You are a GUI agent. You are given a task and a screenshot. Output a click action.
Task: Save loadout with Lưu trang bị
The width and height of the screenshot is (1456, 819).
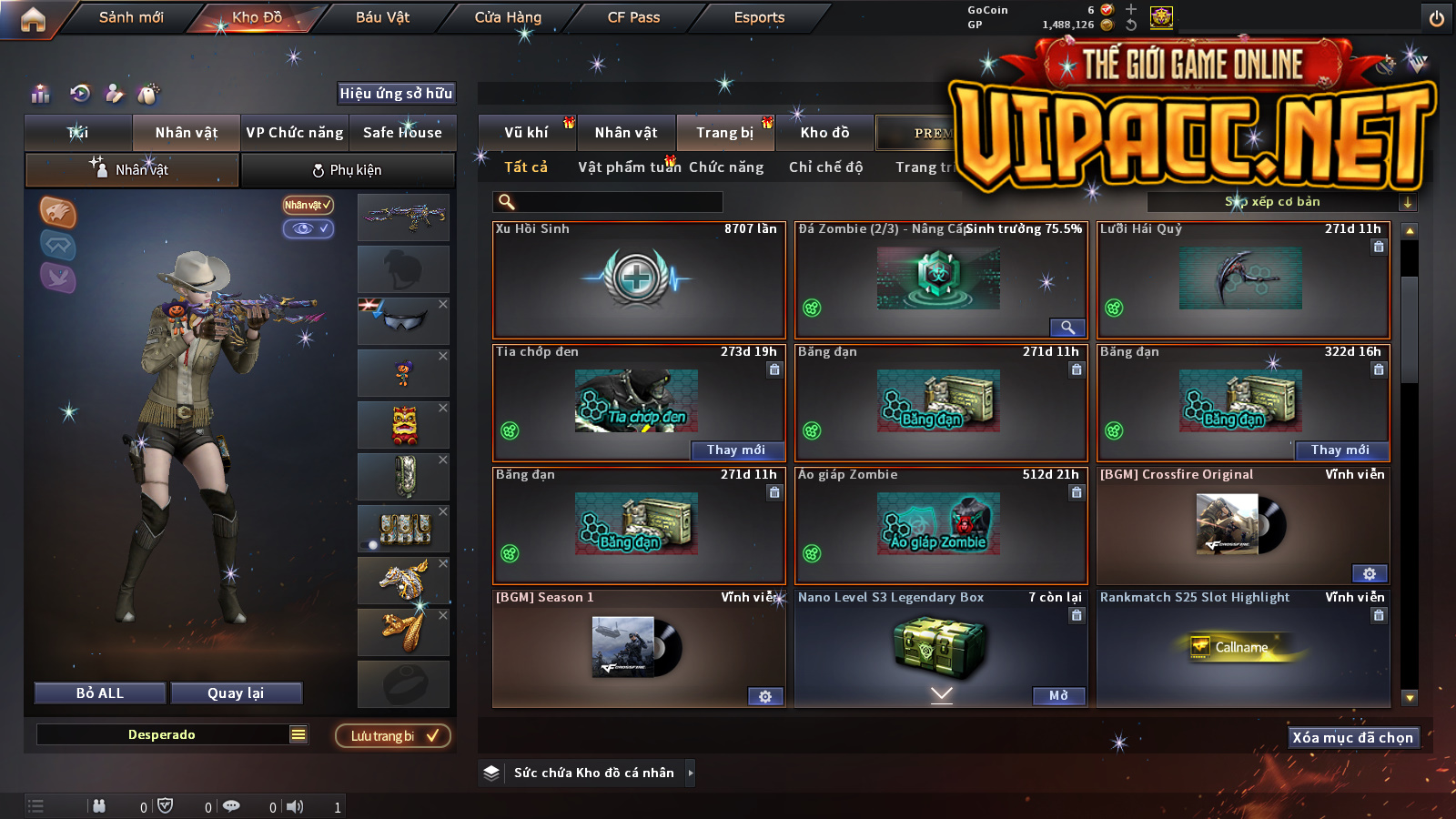(393, 736)
